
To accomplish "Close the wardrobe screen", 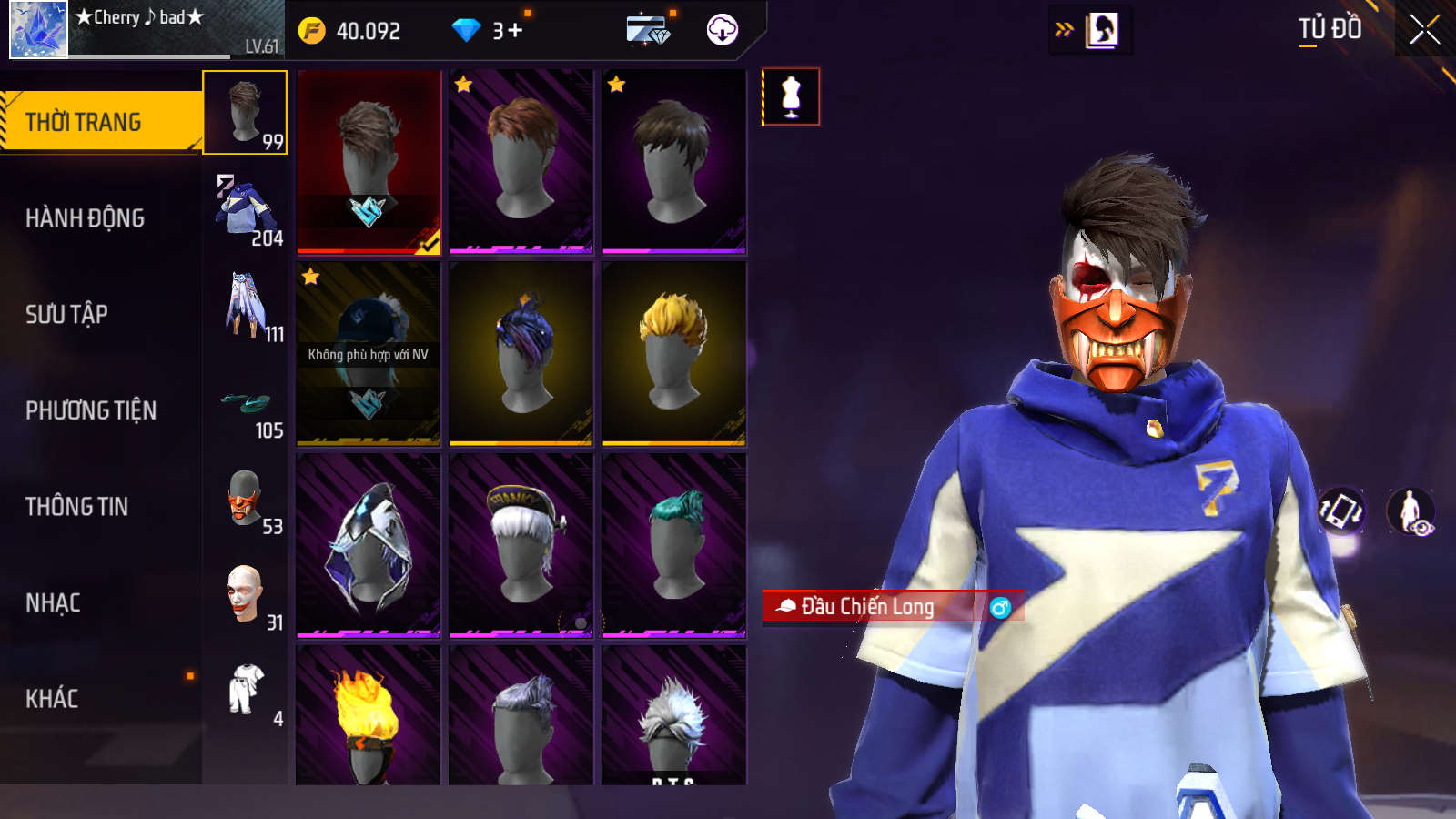I will (1424, 29).
